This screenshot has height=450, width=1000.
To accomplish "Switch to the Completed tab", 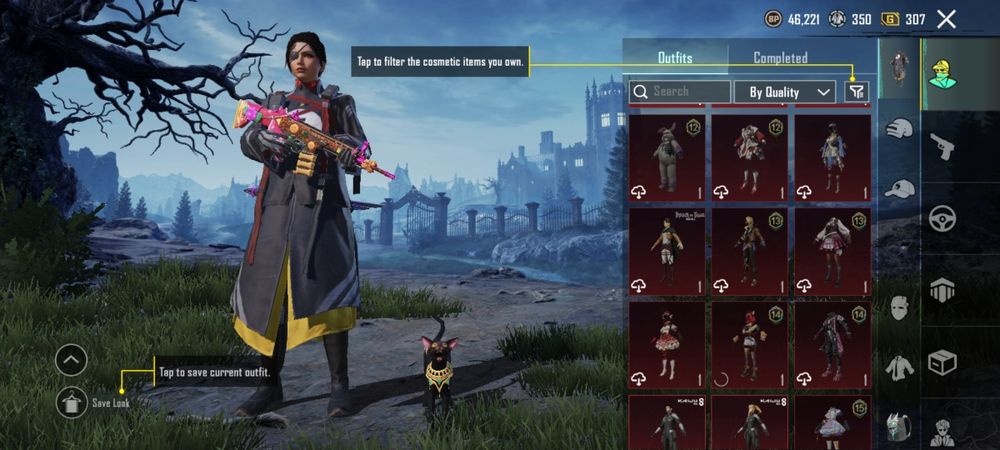I will click(780, 58).
